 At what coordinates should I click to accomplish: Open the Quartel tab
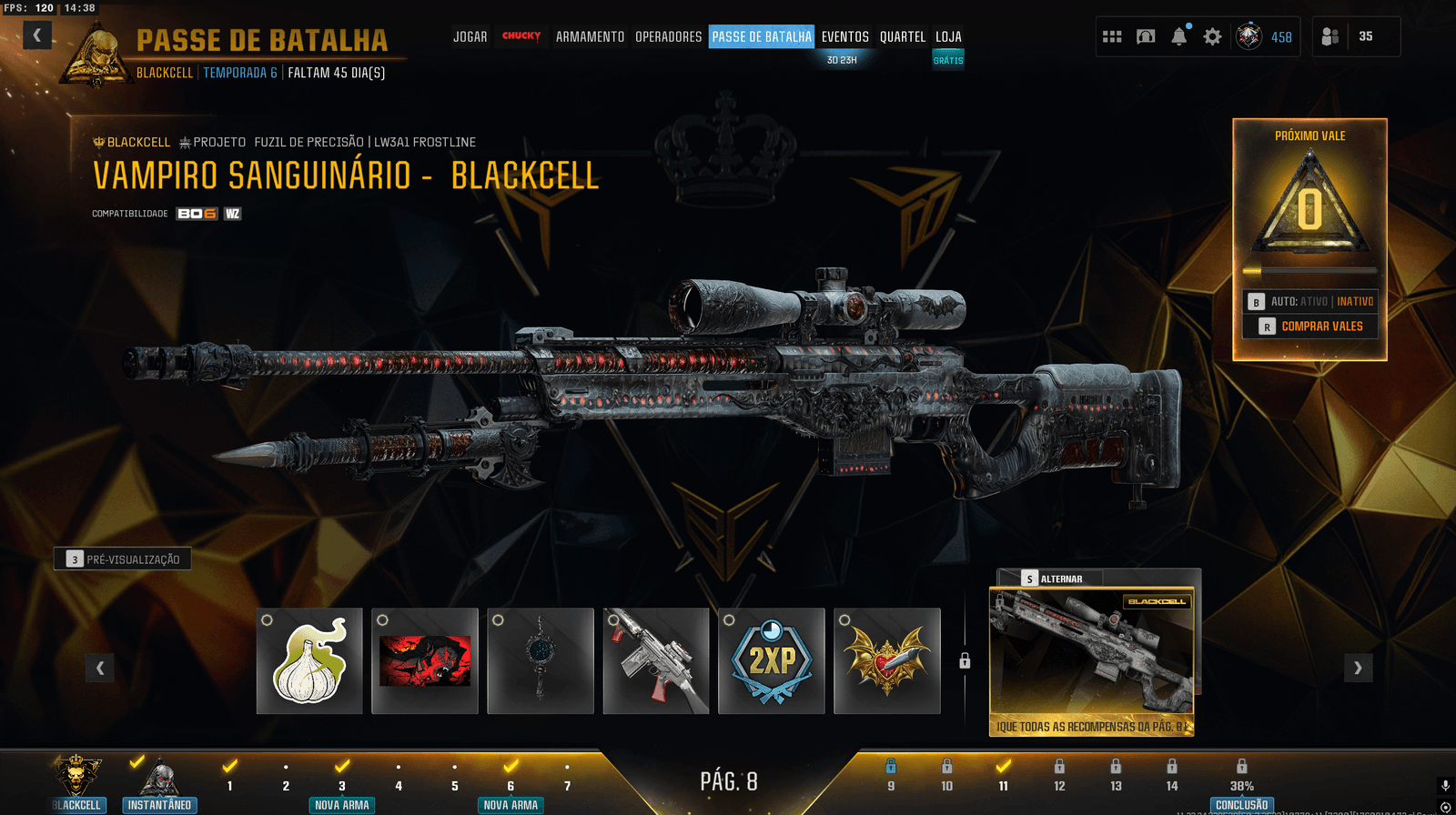(x=902, y=36)
